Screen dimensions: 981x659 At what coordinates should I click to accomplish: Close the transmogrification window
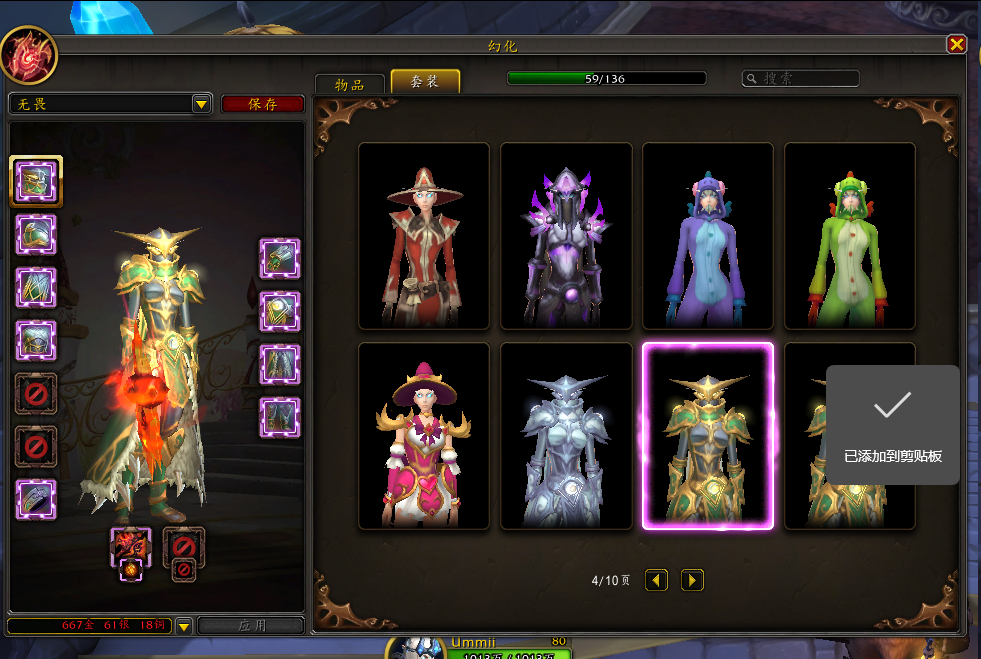956,44
